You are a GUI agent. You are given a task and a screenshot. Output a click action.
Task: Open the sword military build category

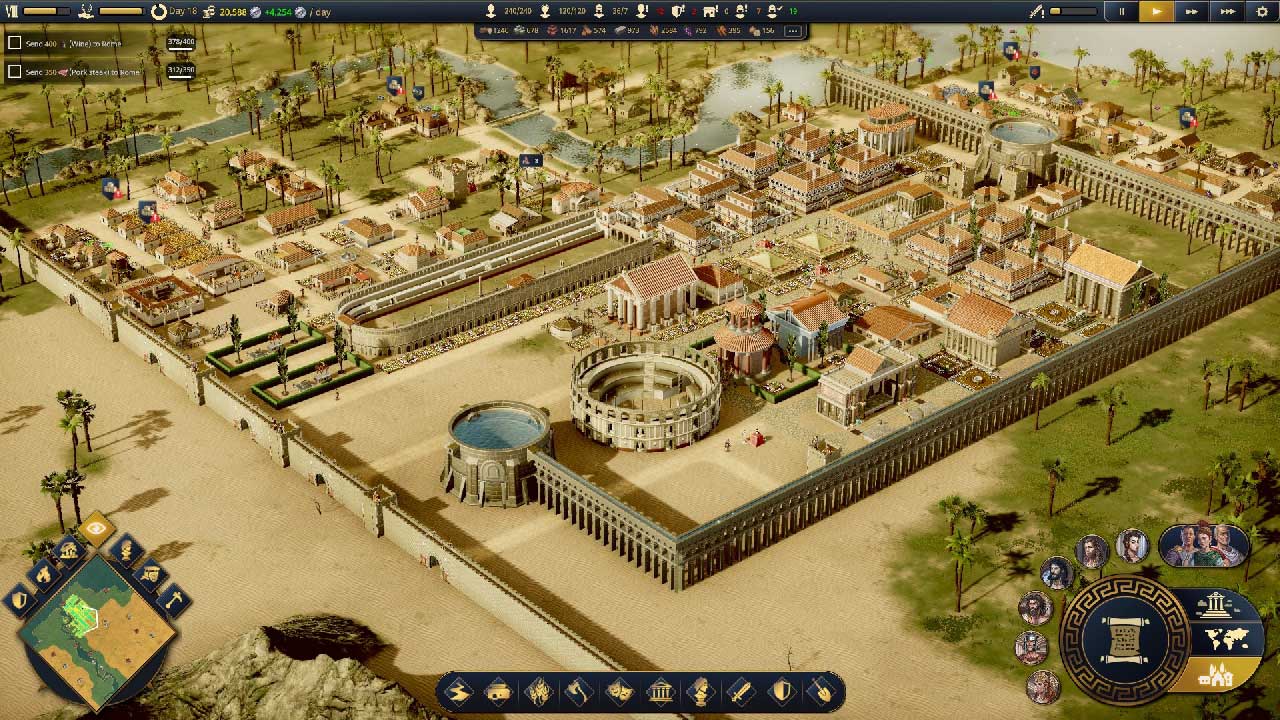[x=742, y=691]
